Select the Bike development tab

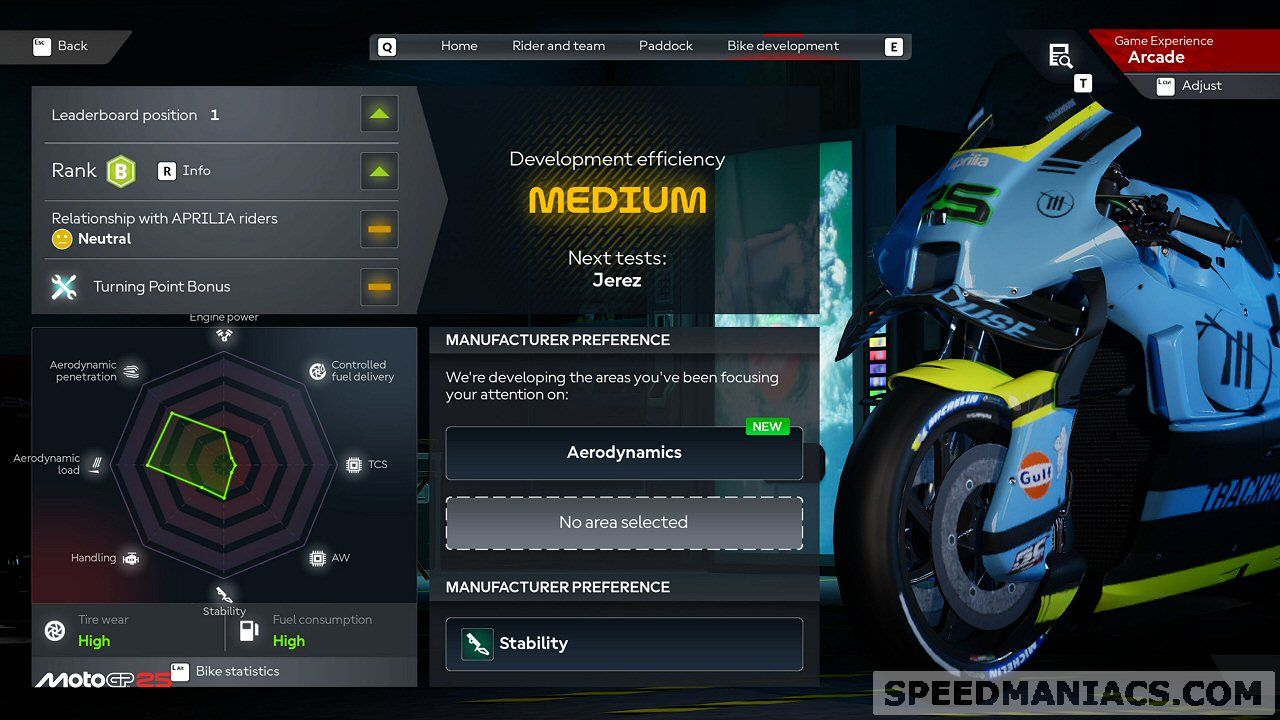point(783,46)
